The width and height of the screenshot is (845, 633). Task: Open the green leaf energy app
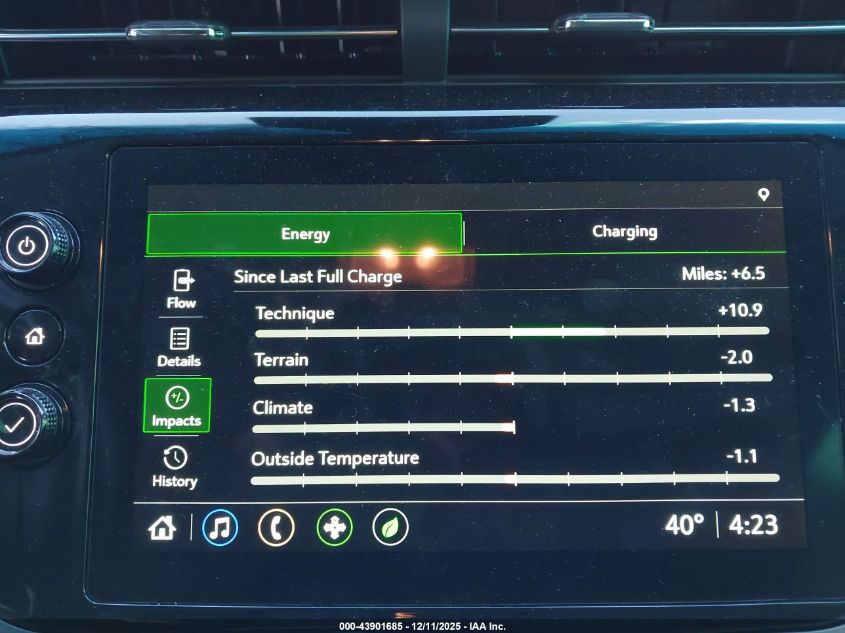pos(390,528)
